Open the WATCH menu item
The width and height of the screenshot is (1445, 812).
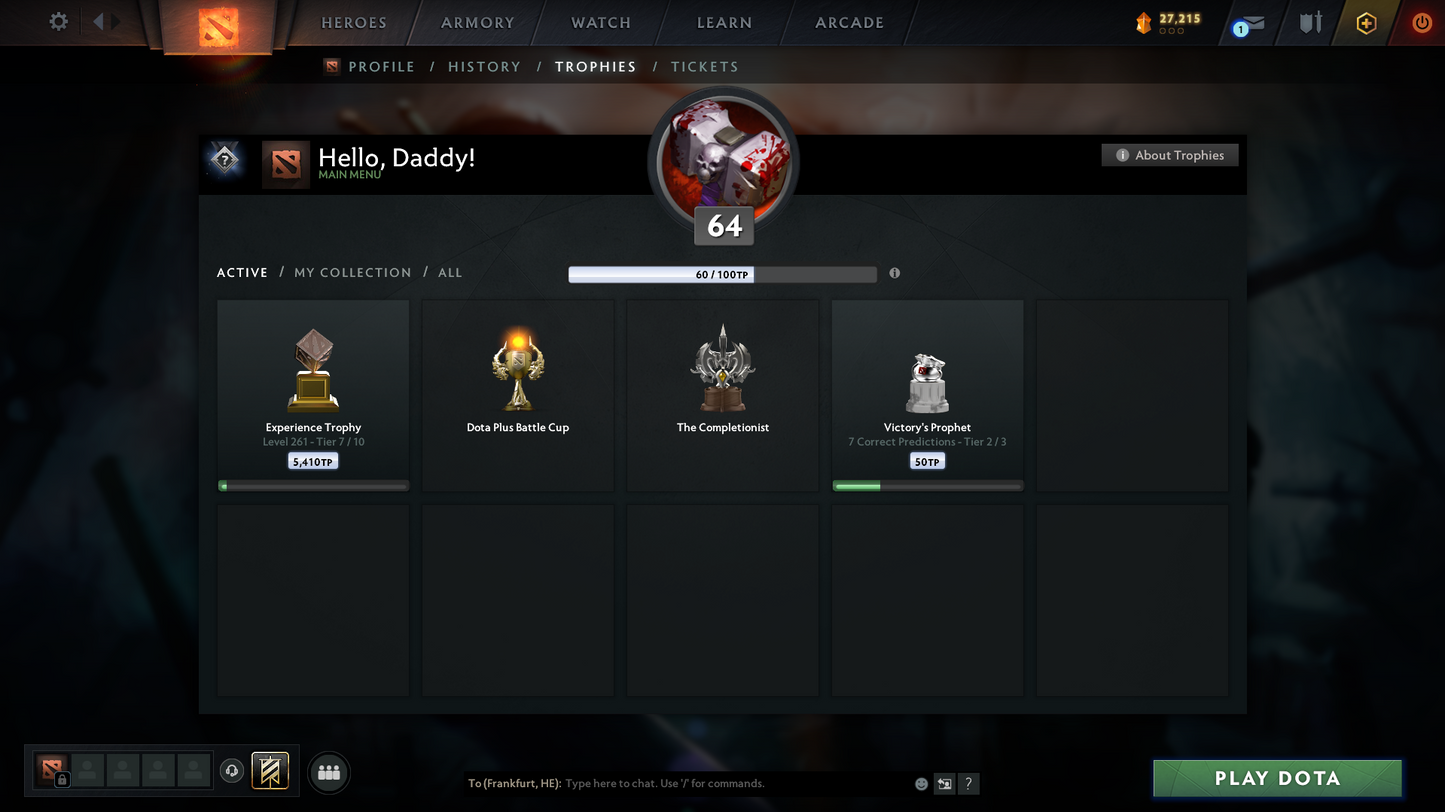599,22
